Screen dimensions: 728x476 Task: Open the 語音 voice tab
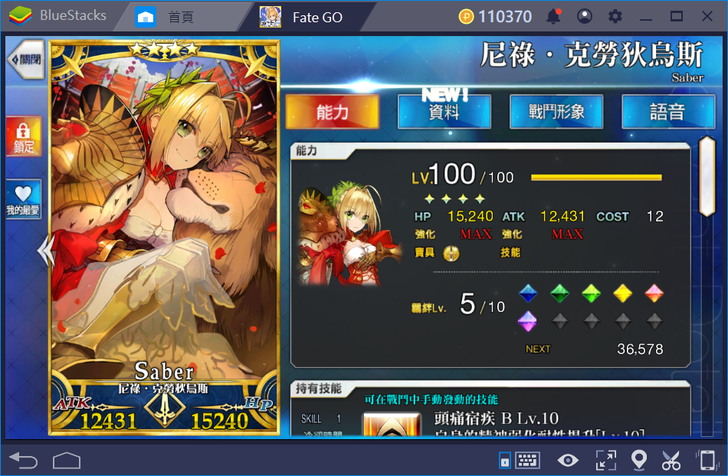tap(667, 112)
